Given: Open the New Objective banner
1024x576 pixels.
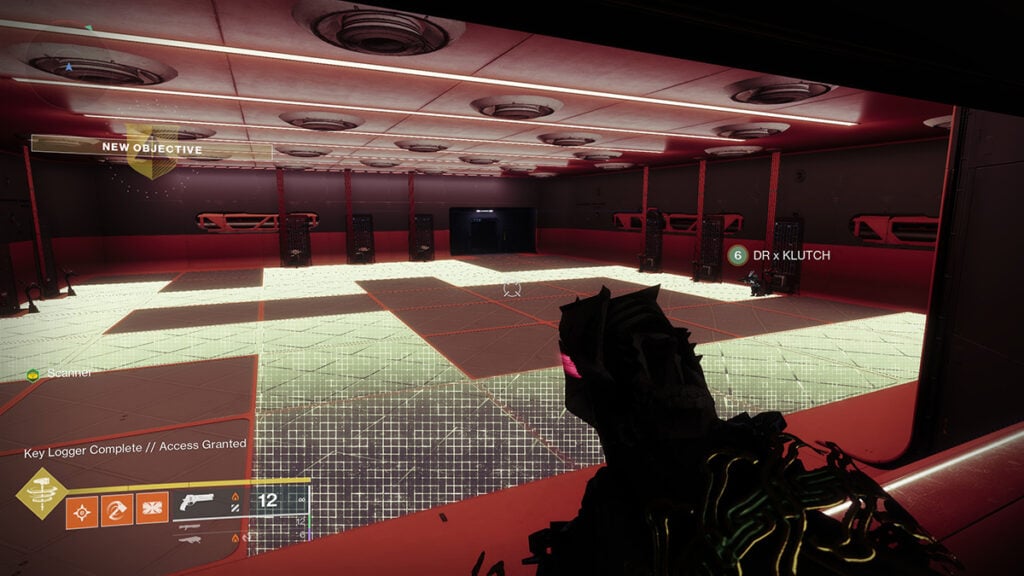Looking at the screenshot, I should point(150,146).
